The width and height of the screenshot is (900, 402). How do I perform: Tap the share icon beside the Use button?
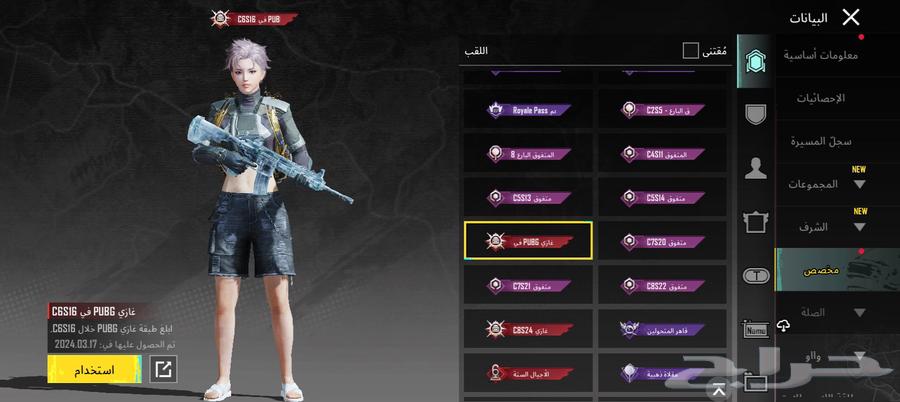[x=163, y=370]
